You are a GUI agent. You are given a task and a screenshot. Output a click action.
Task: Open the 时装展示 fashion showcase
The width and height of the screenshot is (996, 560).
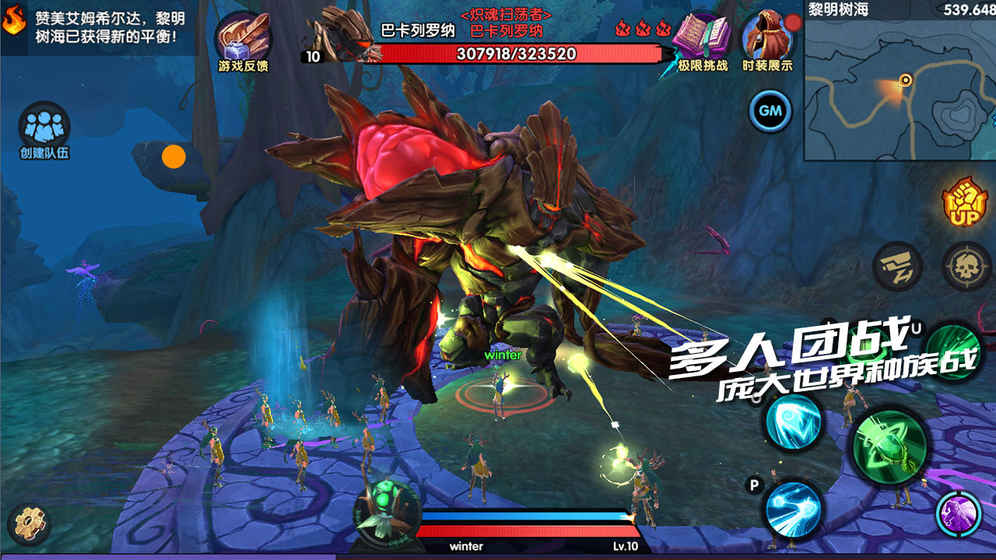(x=767, y=38)
